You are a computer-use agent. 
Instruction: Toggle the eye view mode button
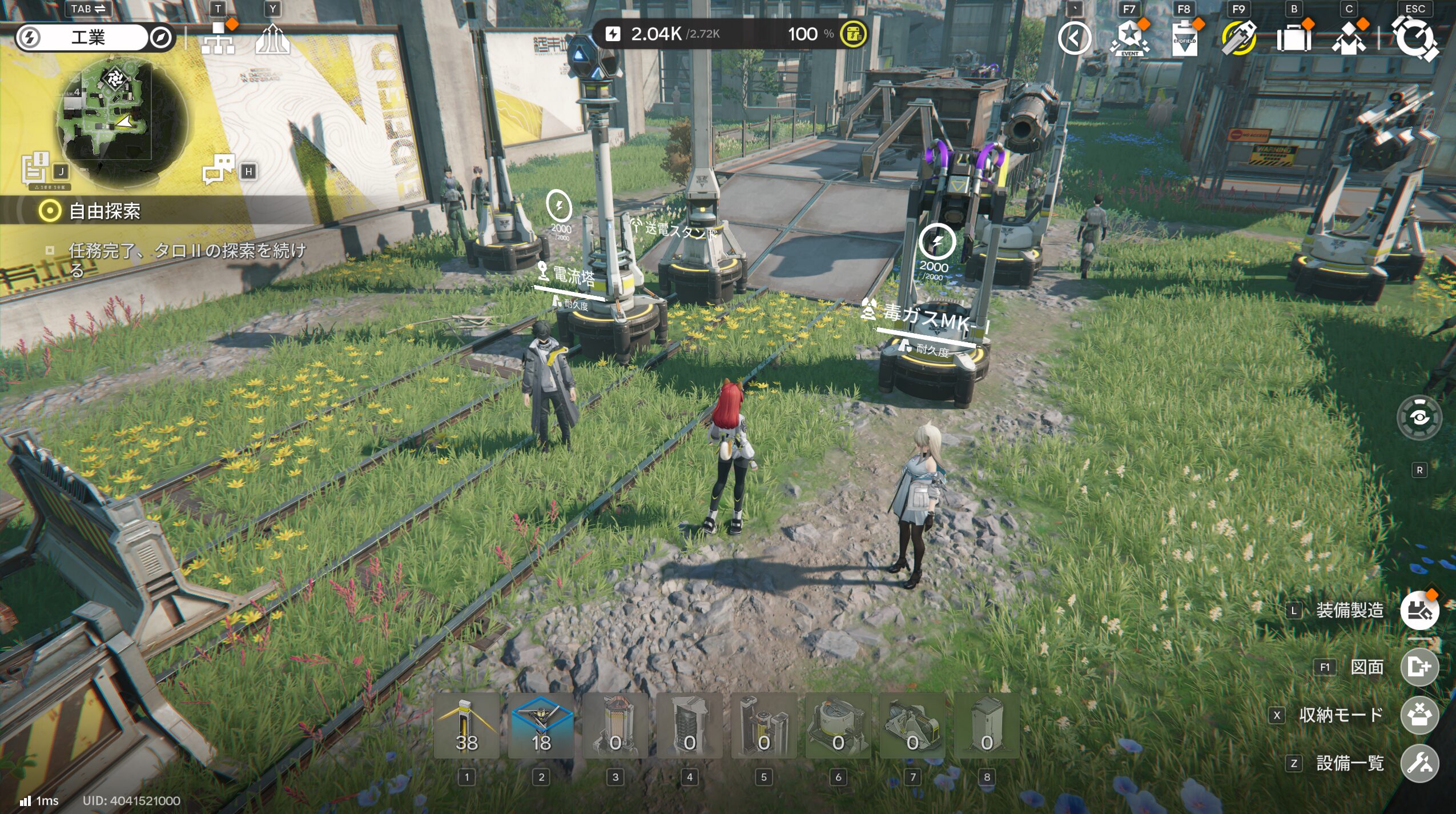1419,418
